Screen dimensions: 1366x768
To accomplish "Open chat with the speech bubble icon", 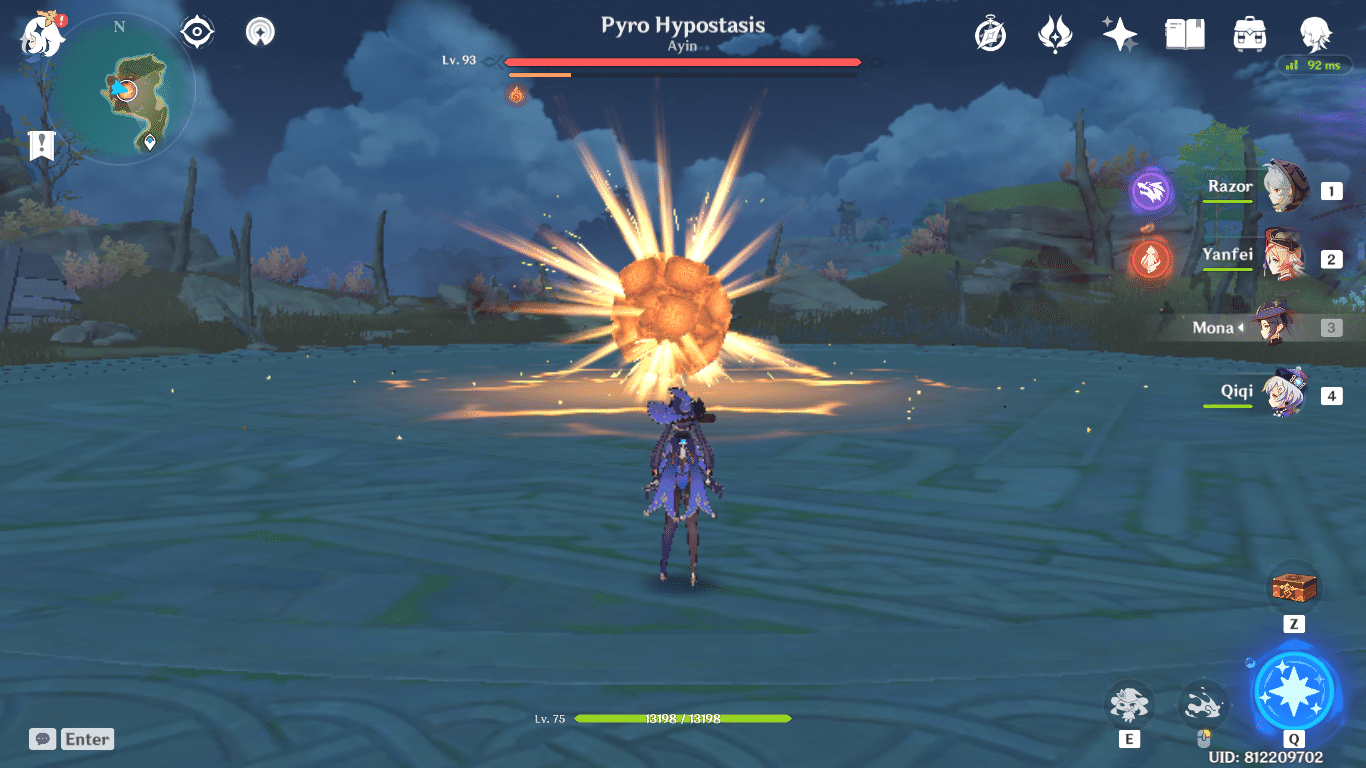I will click(x=41, y=739).
